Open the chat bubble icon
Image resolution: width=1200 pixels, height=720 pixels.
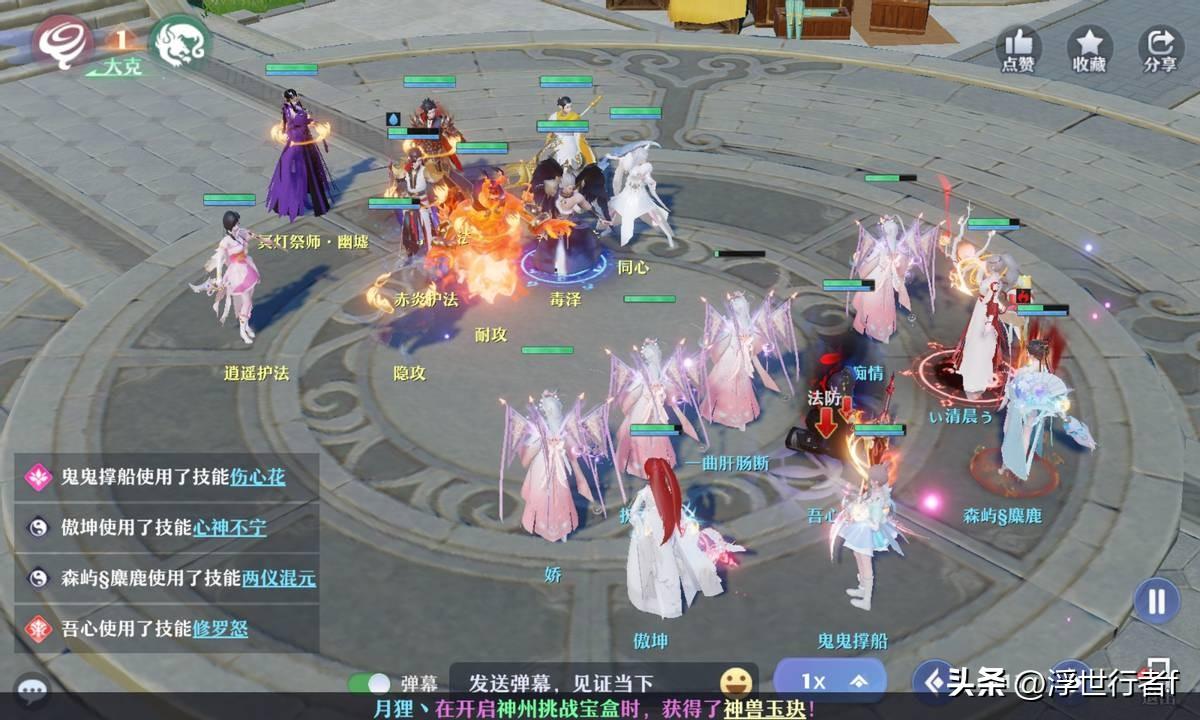(x=31, y=689)
